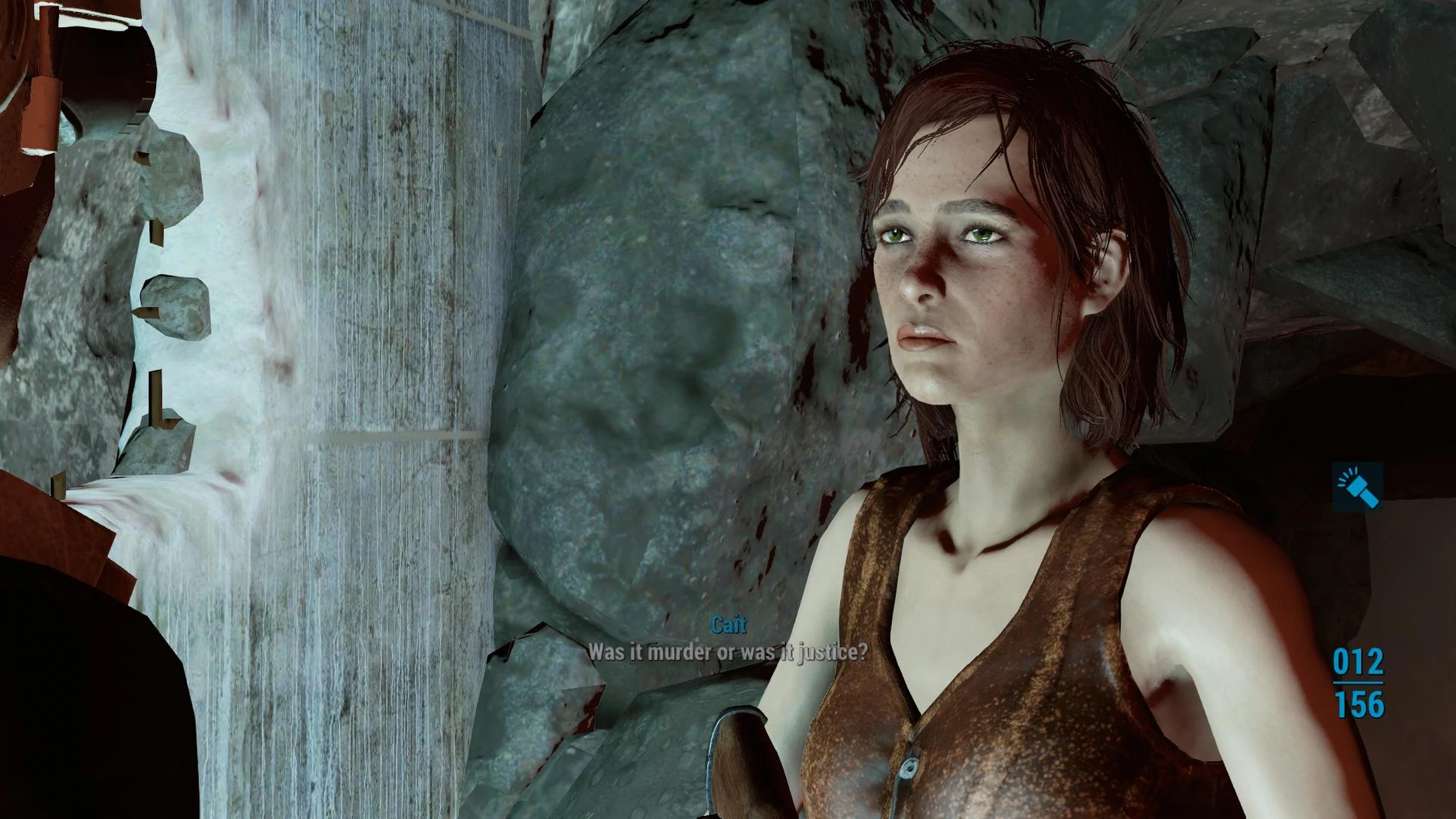
Task: Click the flashlight HUD icon
Action: pyautogui.click(x=1358, y=486)
